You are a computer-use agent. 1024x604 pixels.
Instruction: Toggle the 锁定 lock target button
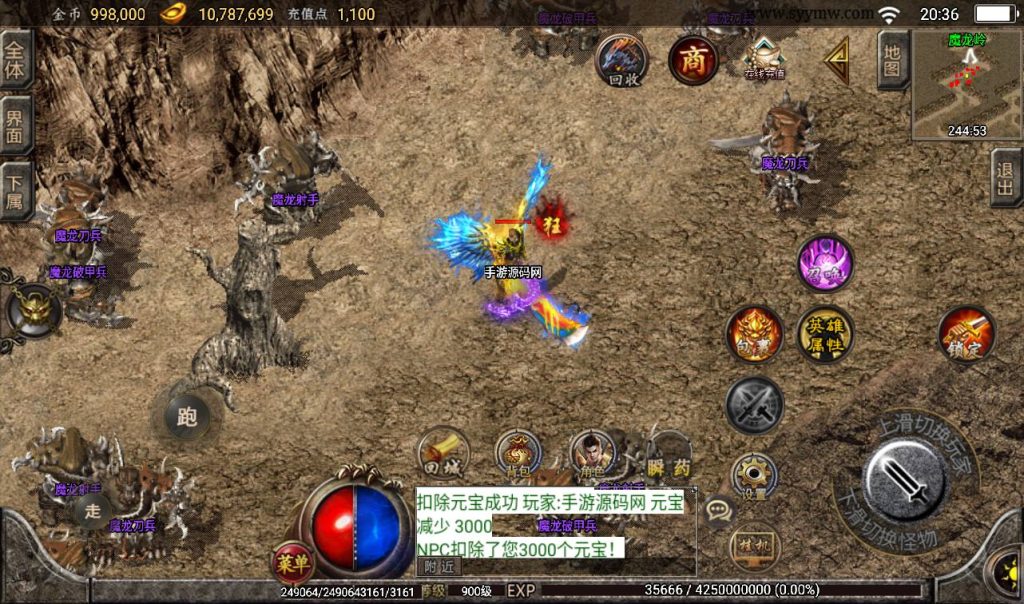pos(966,334)
